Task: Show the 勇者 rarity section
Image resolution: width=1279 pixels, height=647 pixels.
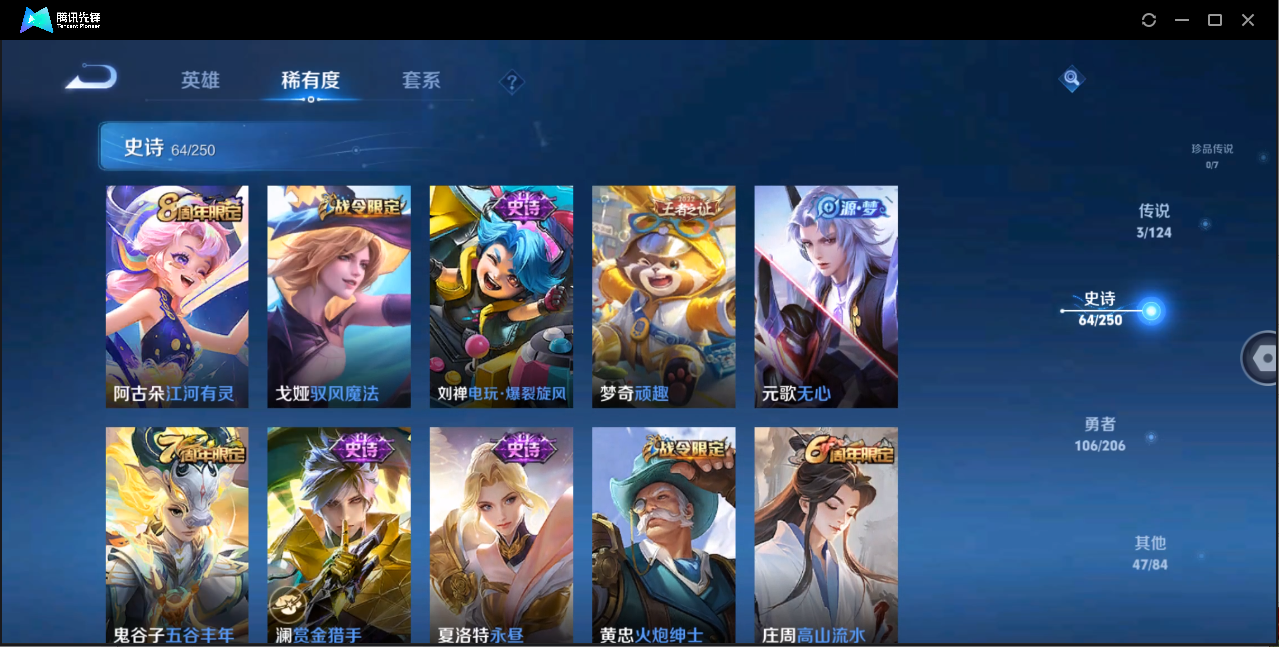Action: click(x=1100, y=434)
